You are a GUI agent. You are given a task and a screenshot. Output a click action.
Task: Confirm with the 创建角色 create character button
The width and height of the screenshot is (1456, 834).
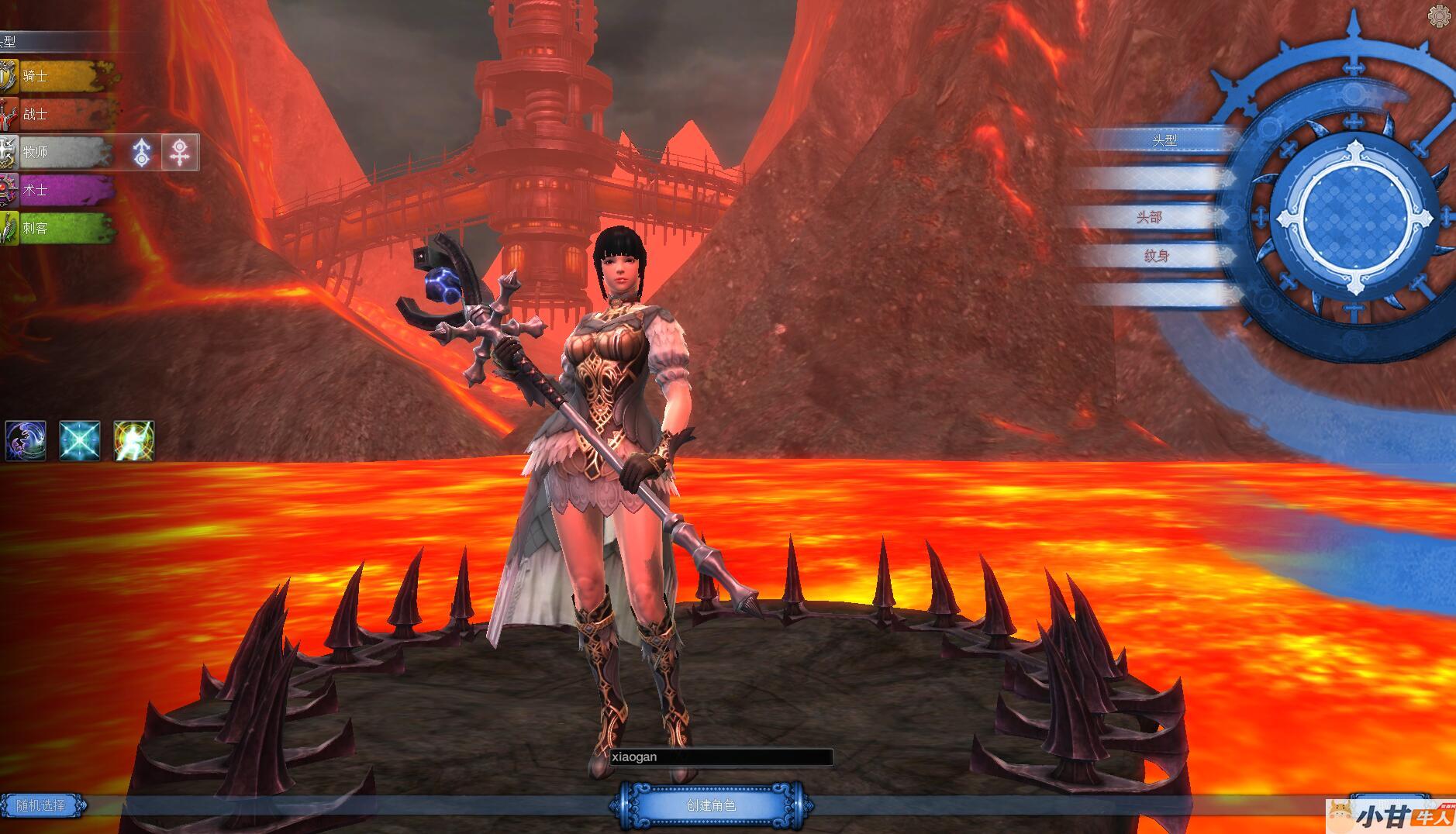[711, 805]
